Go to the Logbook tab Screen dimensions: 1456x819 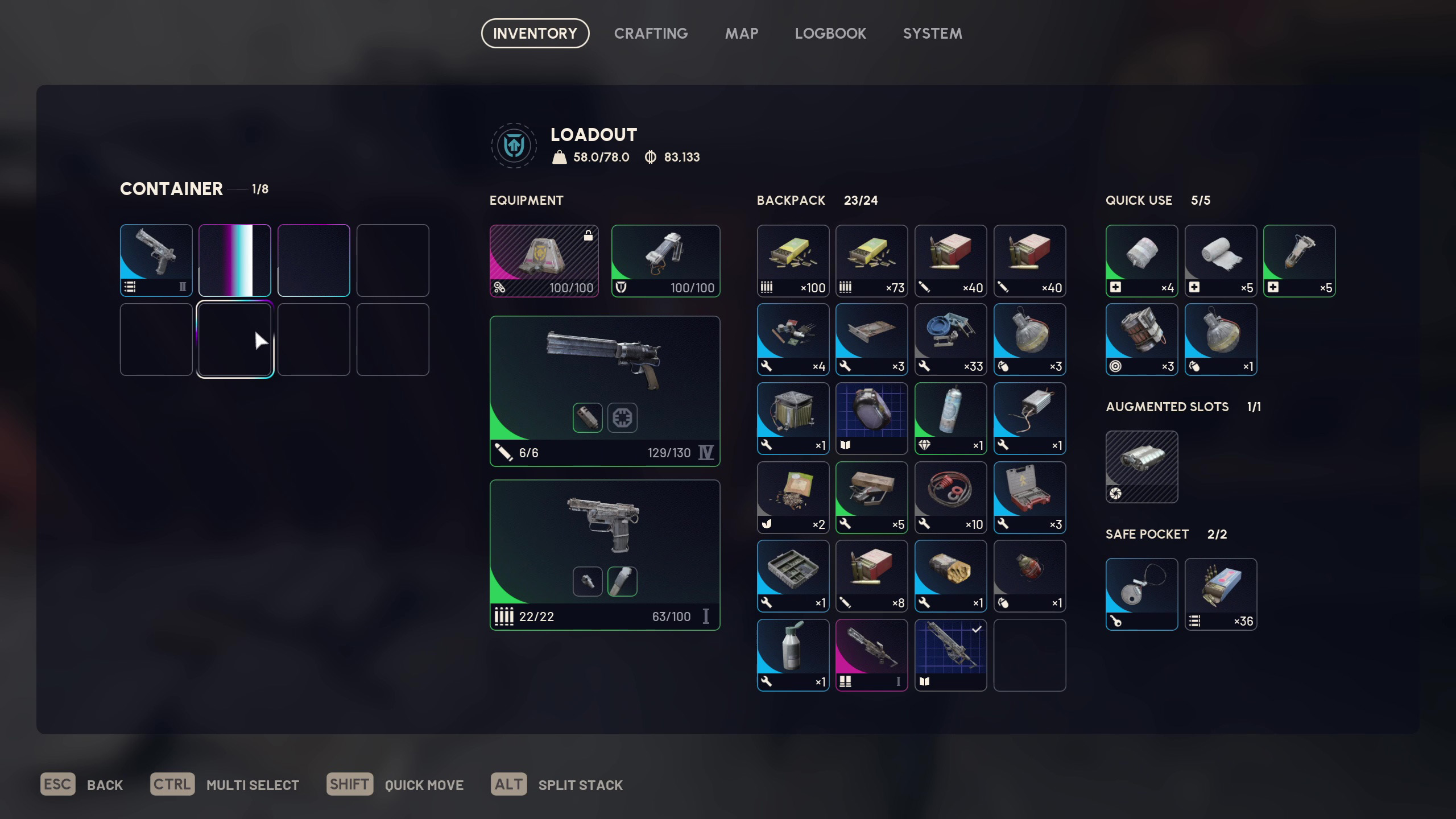pyautogui.click(x=830, y=34)
